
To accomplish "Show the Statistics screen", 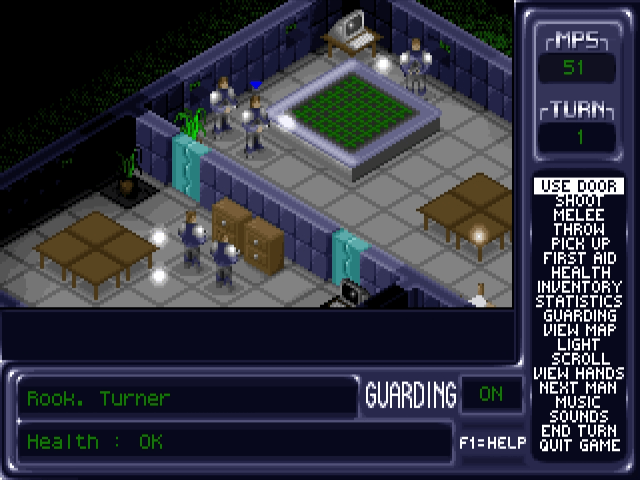I will [x=579, y=301].
